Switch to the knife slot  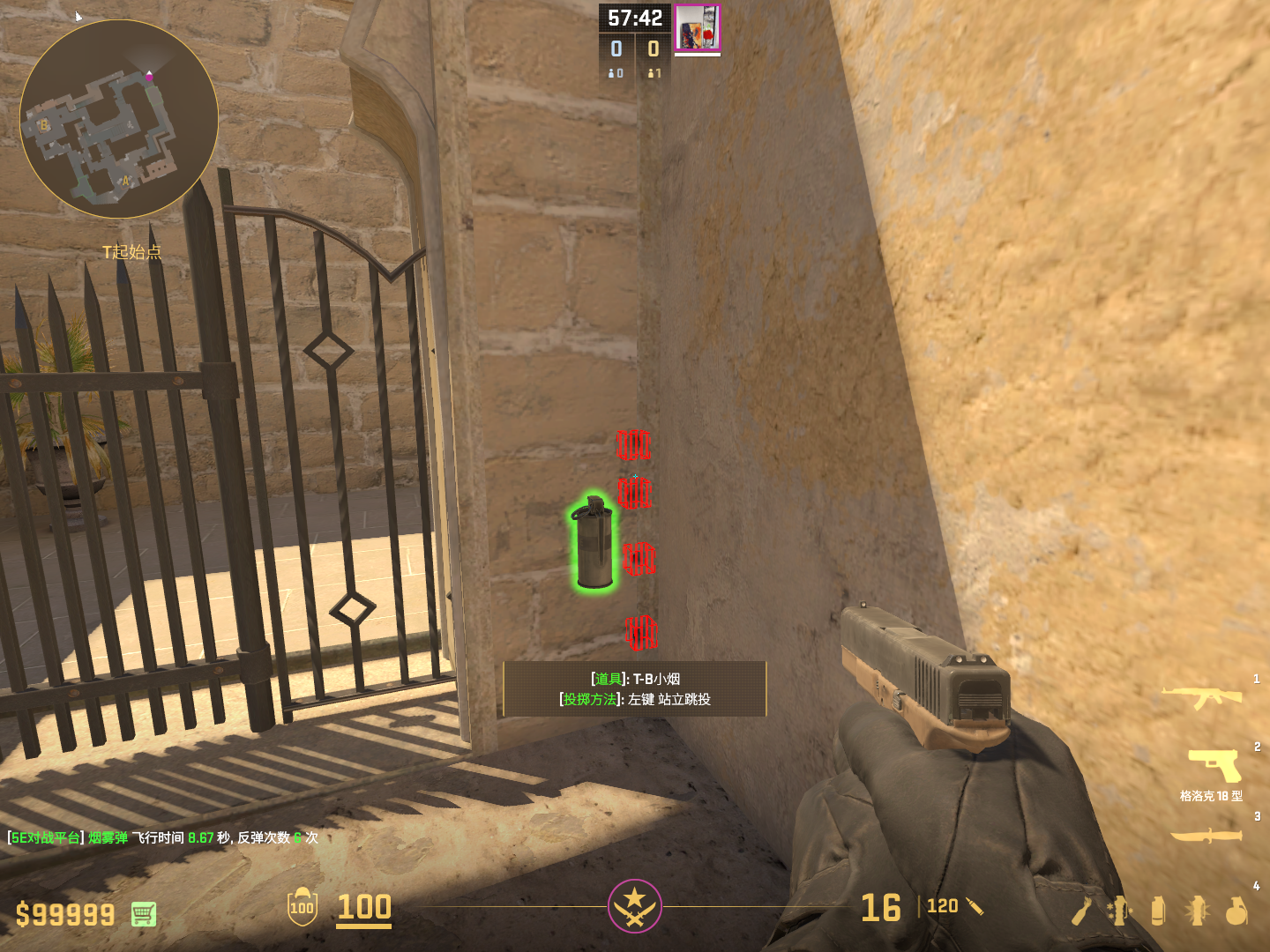click(x=1206, y=835)
